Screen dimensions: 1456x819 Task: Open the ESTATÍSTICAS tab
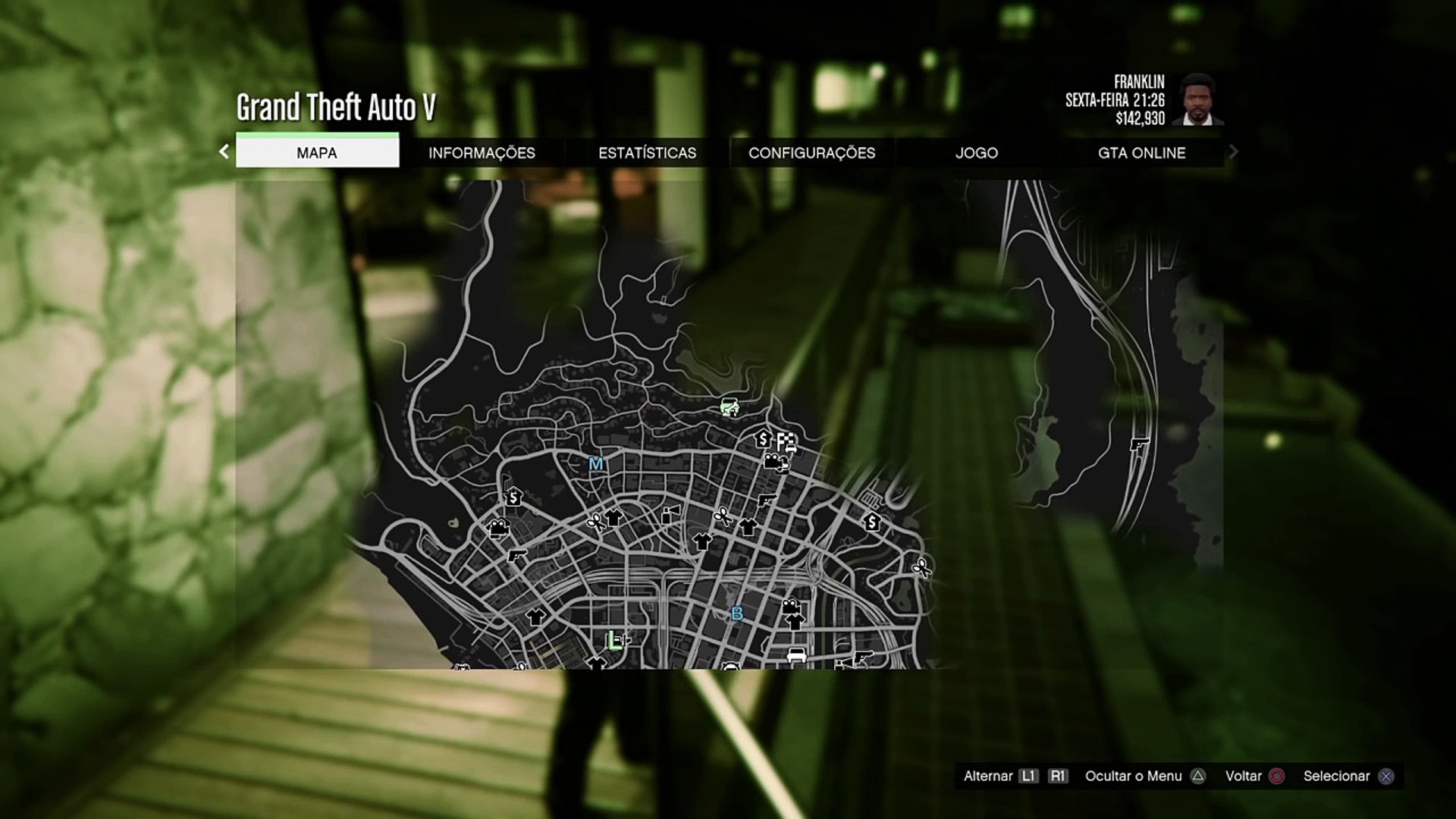point(647,152)
